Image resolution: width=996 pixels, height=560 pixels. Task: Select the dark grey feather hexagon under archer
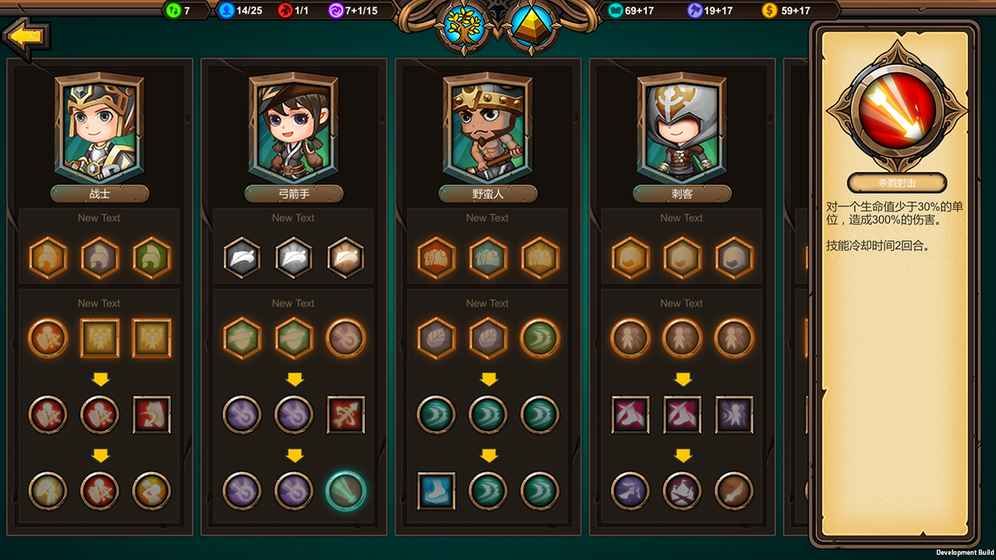point(242,257)
